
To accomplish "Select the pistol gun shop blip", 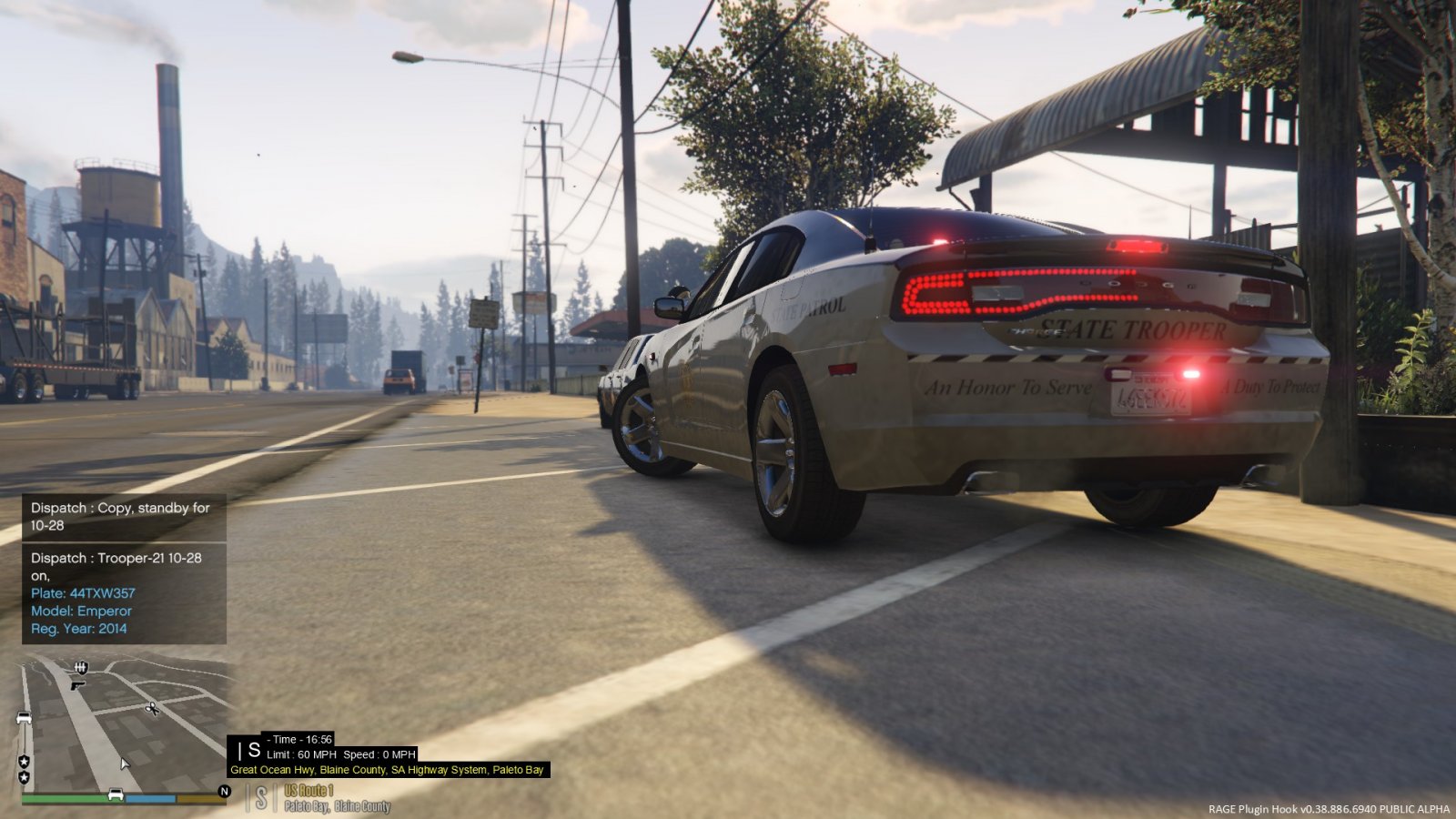I will (77, 683).
